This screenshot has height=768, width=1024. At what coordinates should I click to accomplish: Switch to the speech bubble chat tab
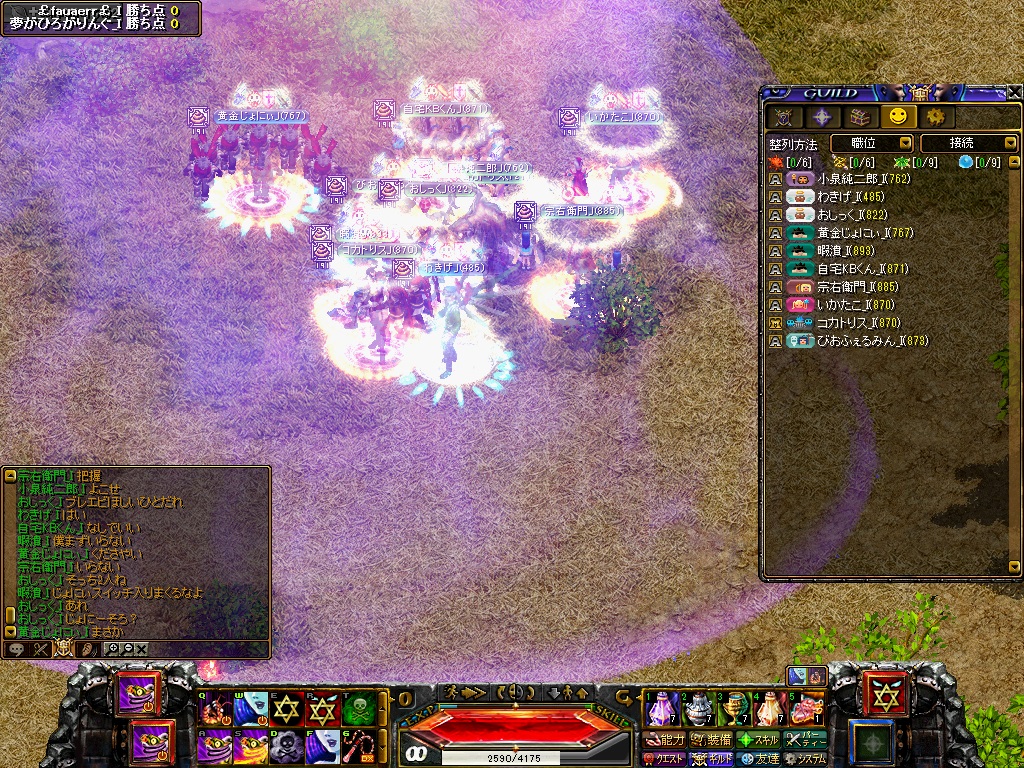(x=17, y=649)
